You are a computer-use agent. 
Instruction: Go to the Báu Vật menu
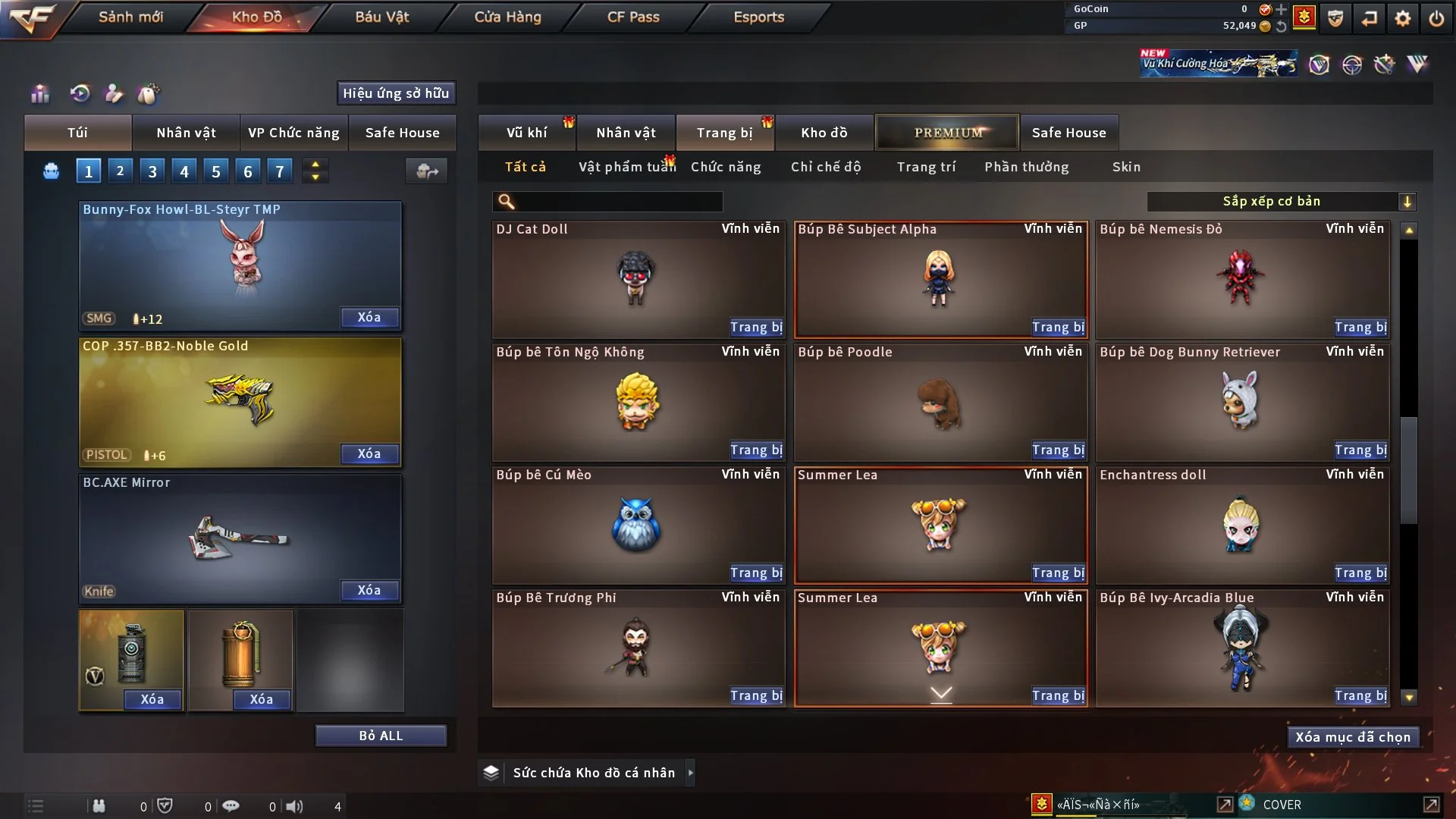(x=381, y=17)
